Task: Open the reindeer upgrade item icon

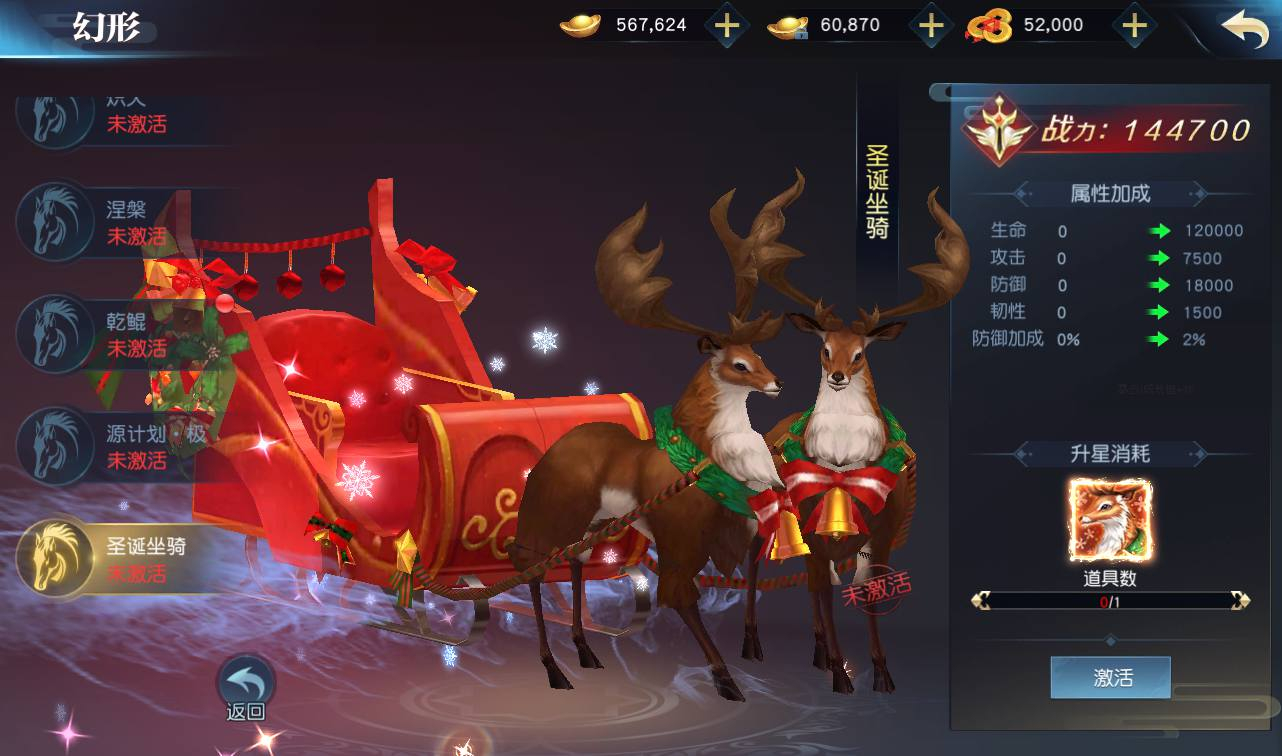Action: 1110,520
